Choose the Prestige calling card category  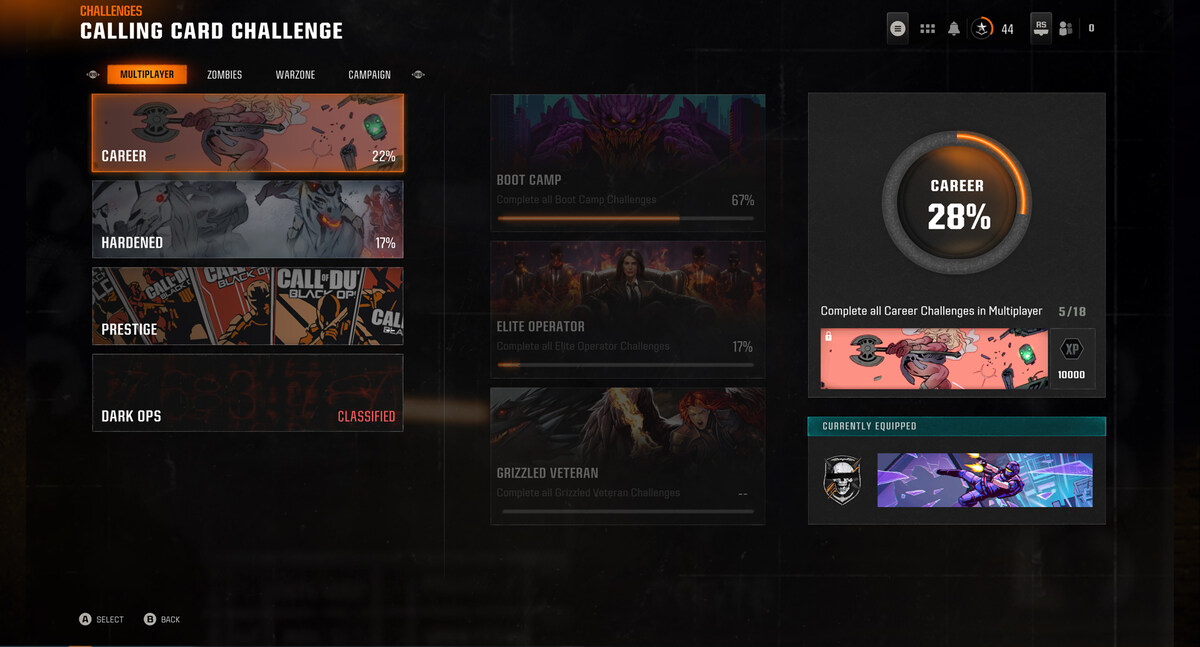click(248, 306)
